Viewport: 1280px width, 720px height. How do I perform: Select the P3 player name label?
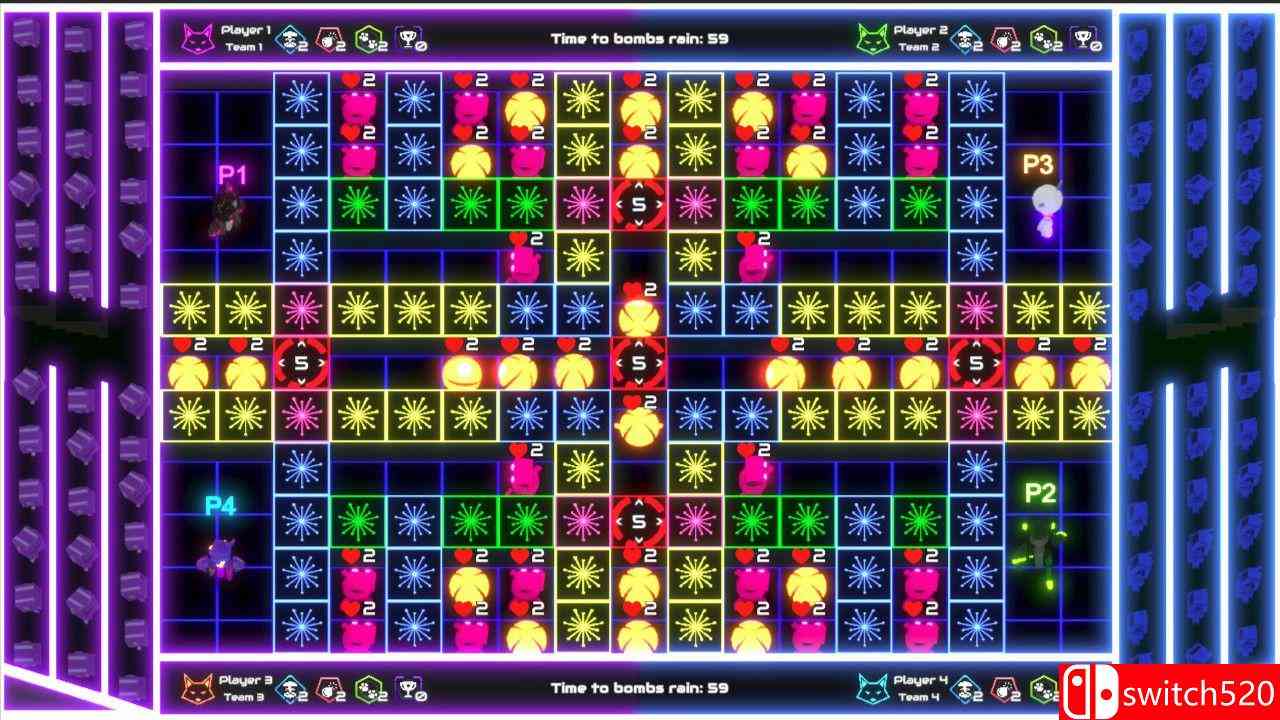[x=1039, y=162]
